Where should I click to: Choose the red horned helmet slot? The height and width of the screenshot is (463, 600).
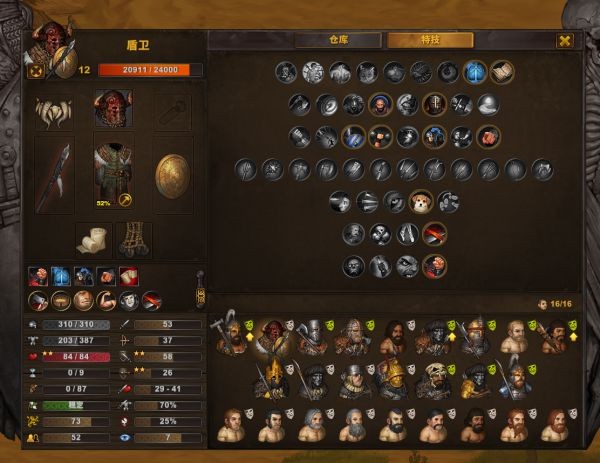113,108
